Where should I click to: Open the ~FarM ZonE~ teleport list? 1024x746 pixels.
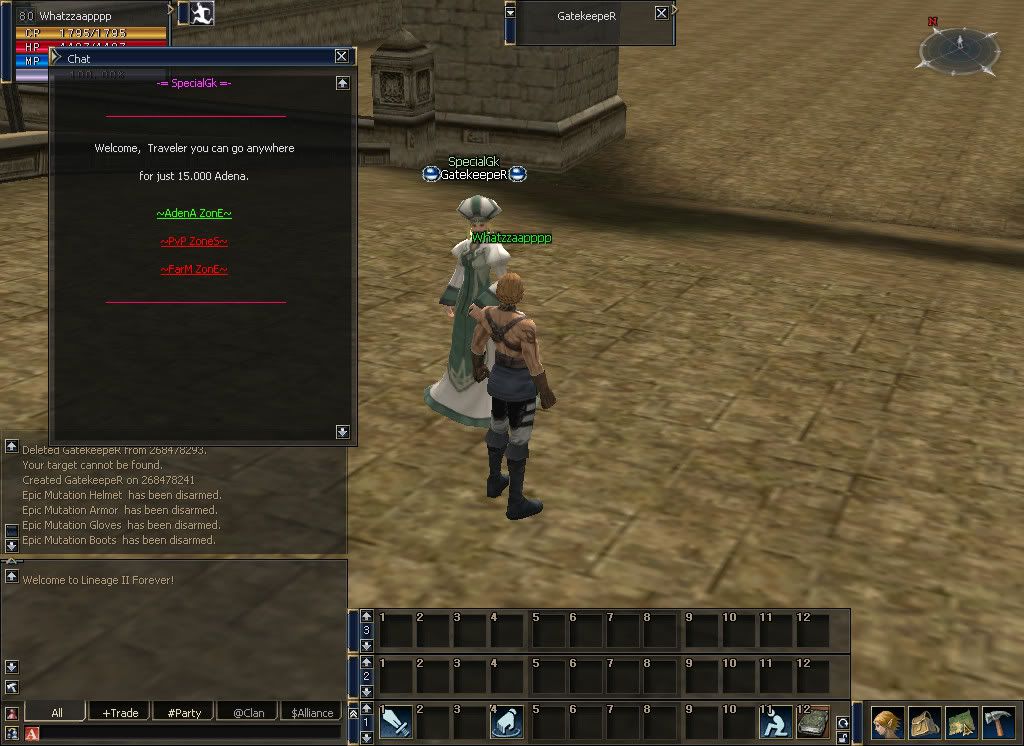pyautogui.click(x=194, y=269)
